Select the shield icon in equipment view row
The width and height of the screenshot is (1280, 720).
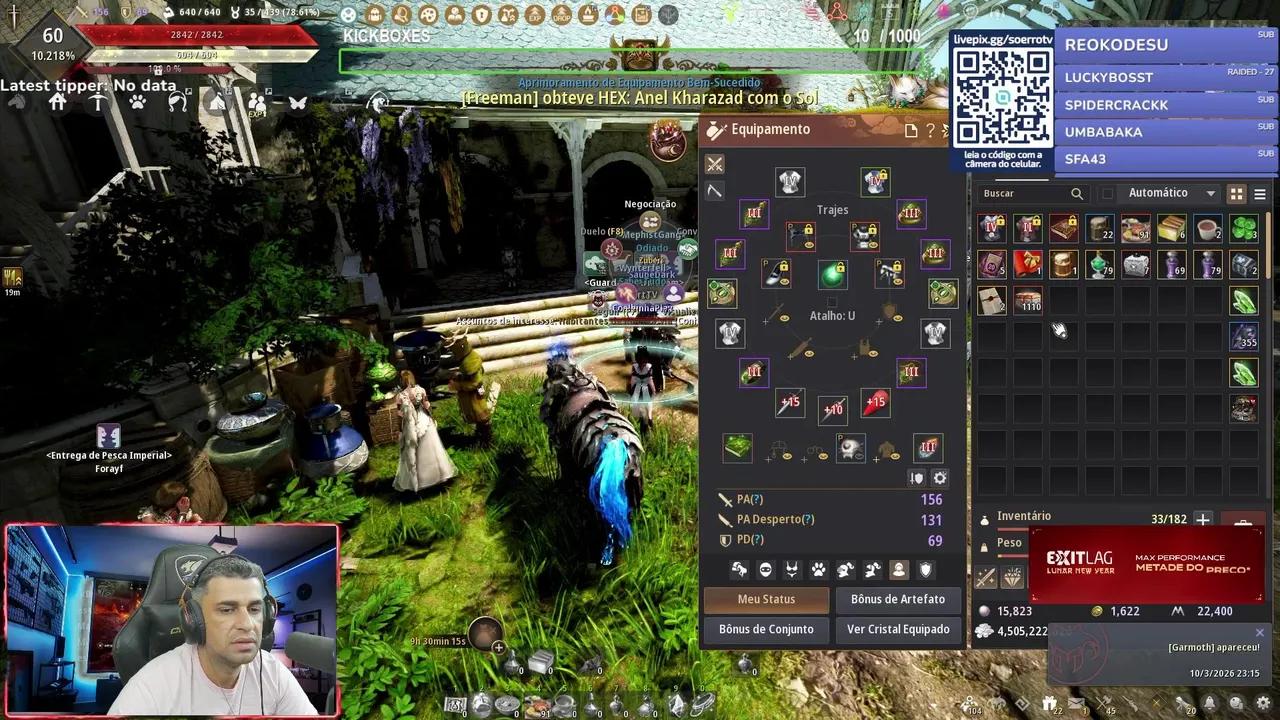tap(927, 569)
